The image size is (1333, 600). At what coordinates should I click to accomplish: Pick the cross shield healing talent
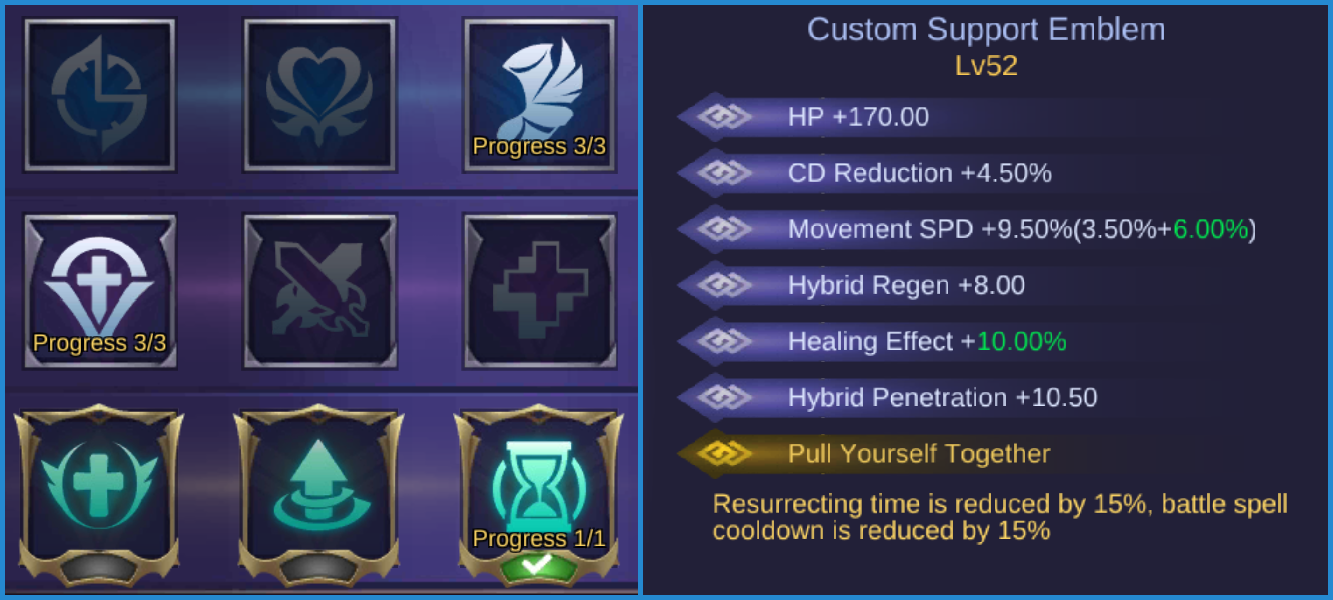pos(99,291)
